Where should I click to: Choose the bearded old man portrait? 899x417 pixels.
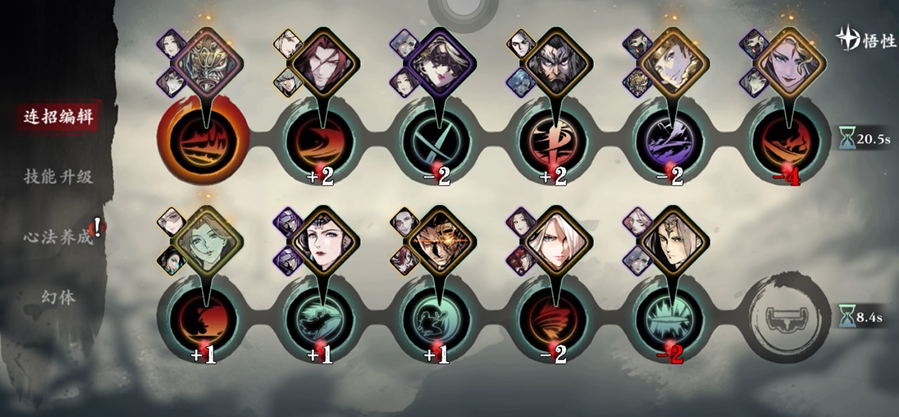click(551, 57)
